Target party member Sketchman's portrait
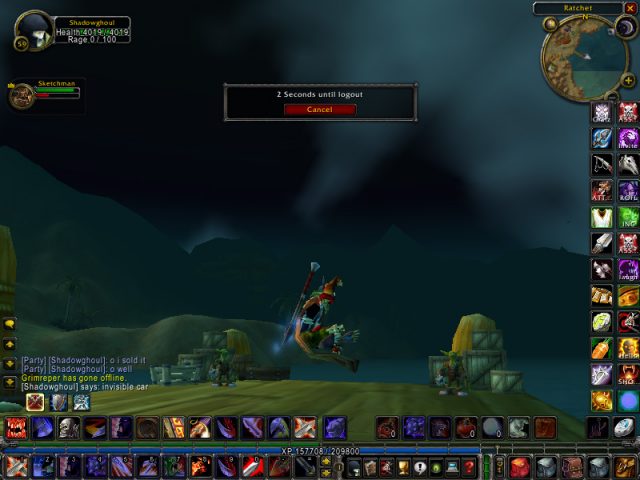 (x=20, y=96)
